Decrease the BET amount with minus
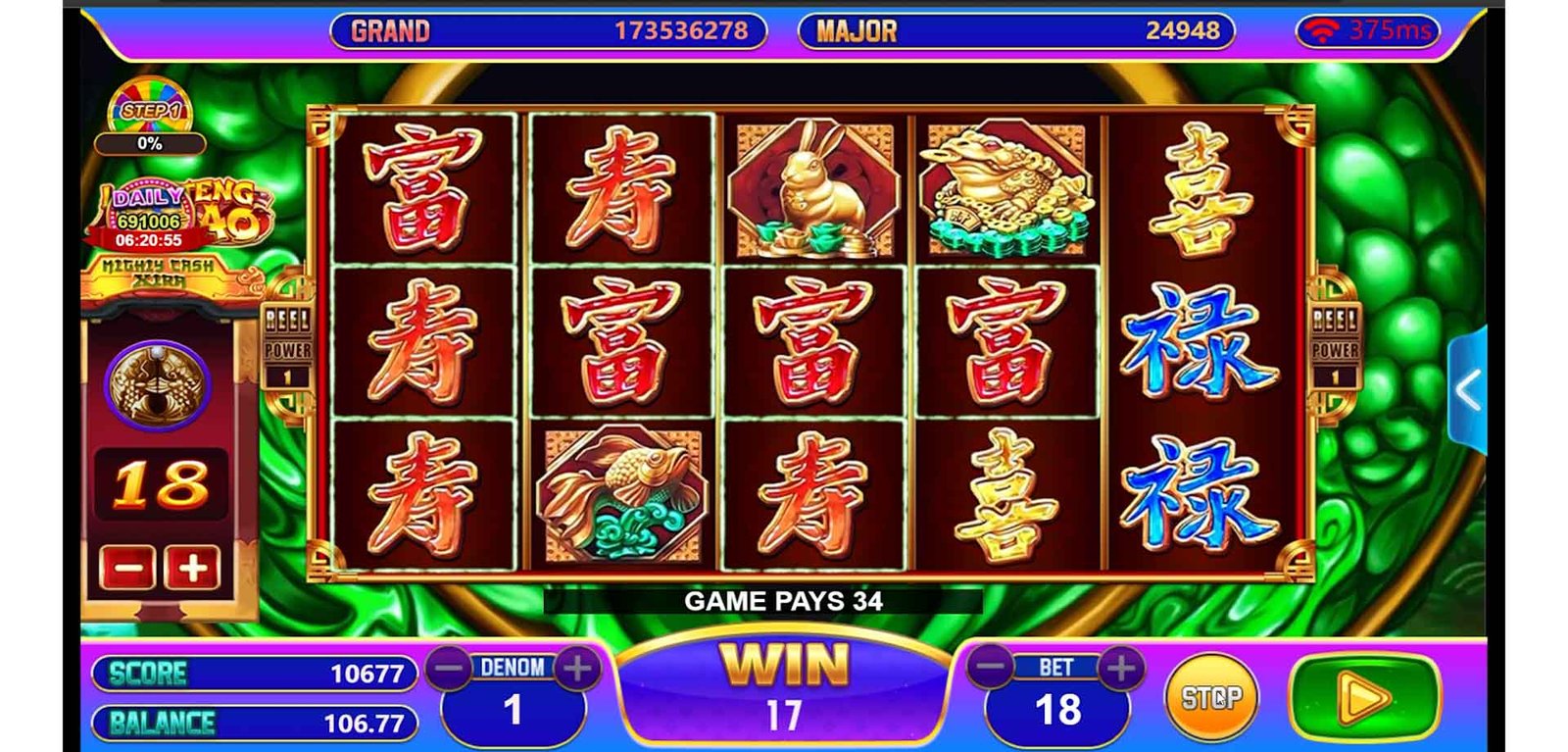Image resolution: width=1568 pixels, height=752 pixels. click(992, 668)
